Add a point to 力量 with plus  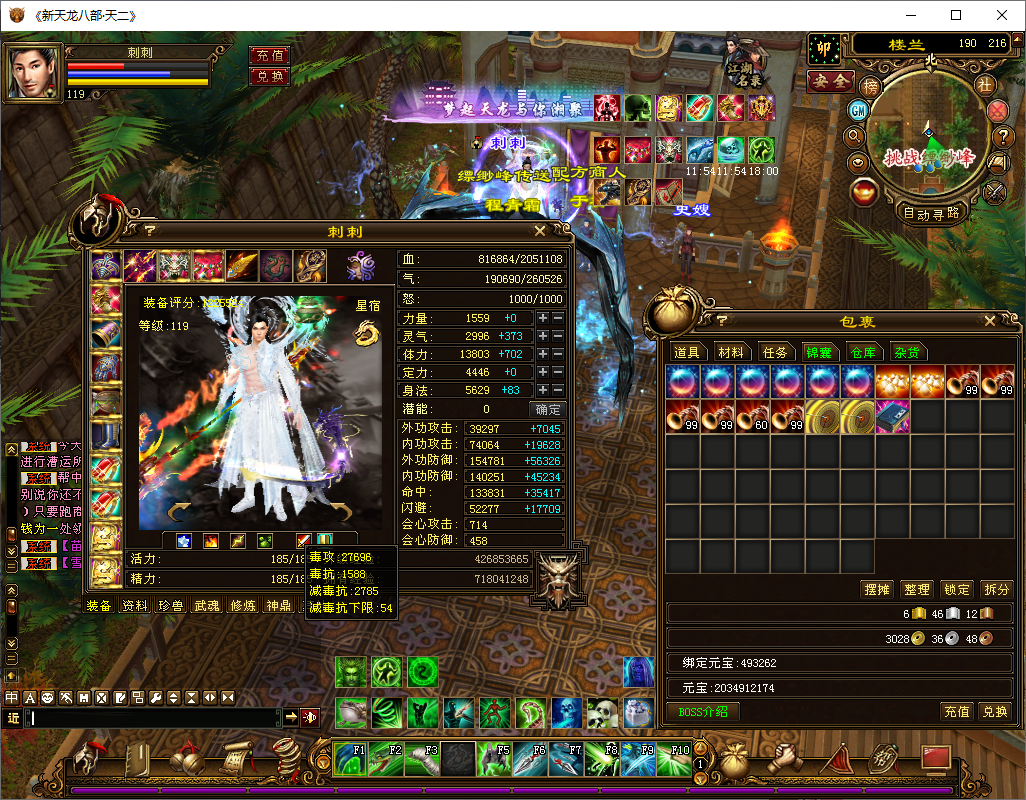(x=543, y=318)
